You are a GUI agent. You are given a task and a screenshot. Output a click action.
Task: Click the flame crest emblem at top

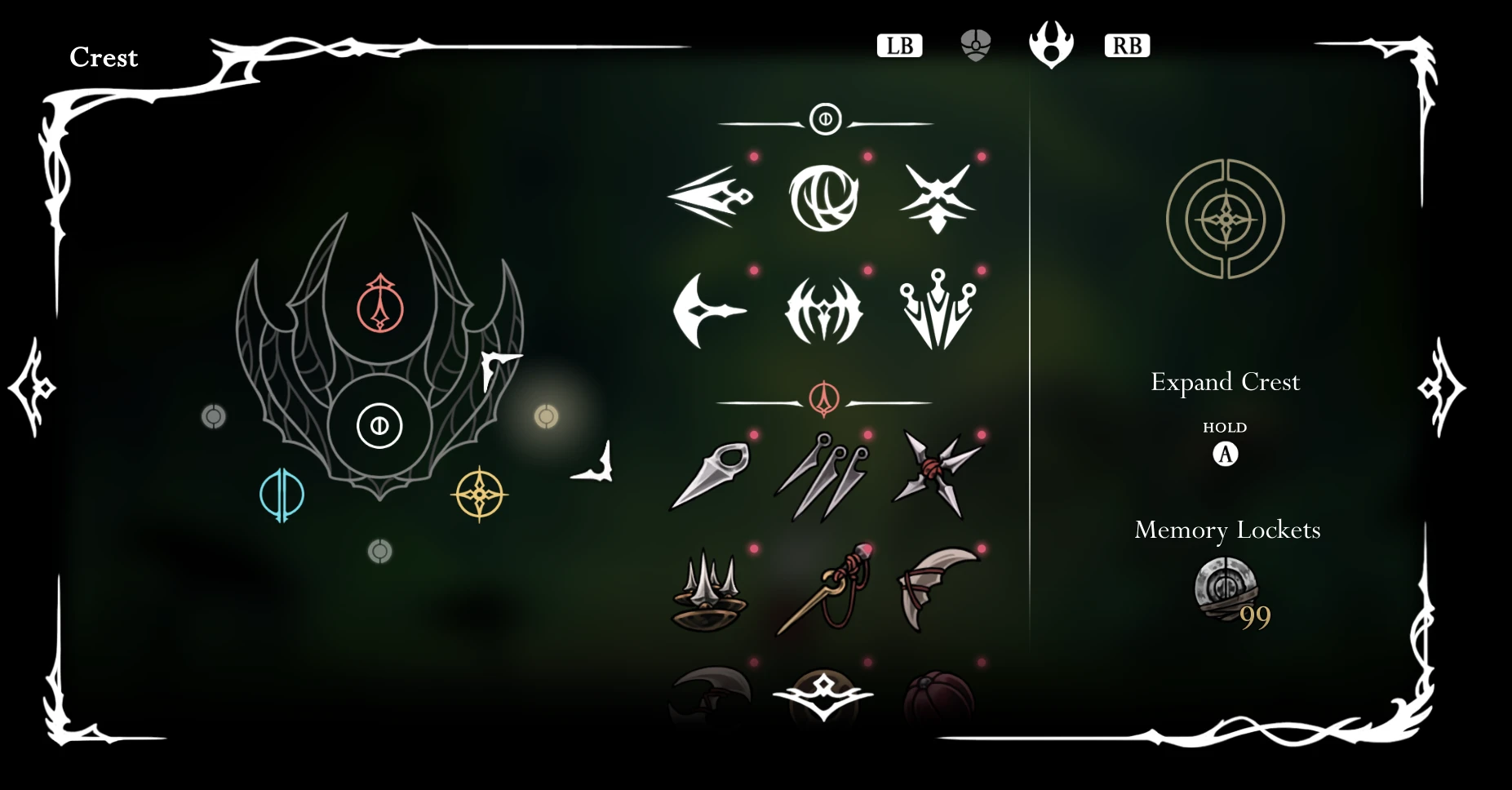click(x=1052, y=44)
